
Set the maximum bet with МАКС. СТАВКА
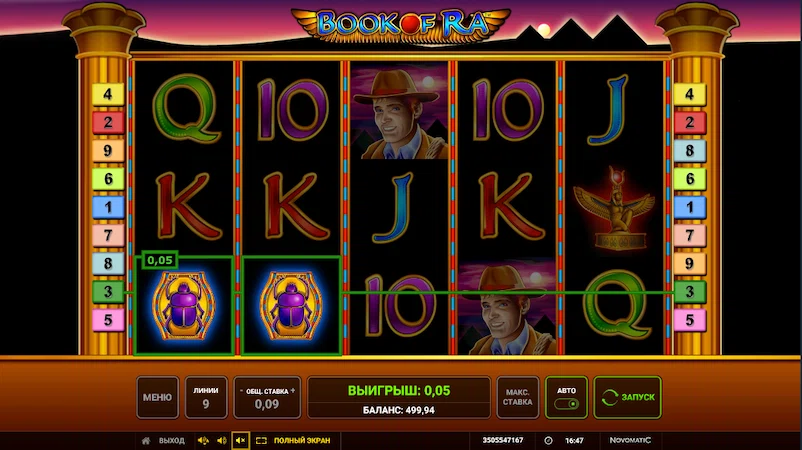[518, 397]
